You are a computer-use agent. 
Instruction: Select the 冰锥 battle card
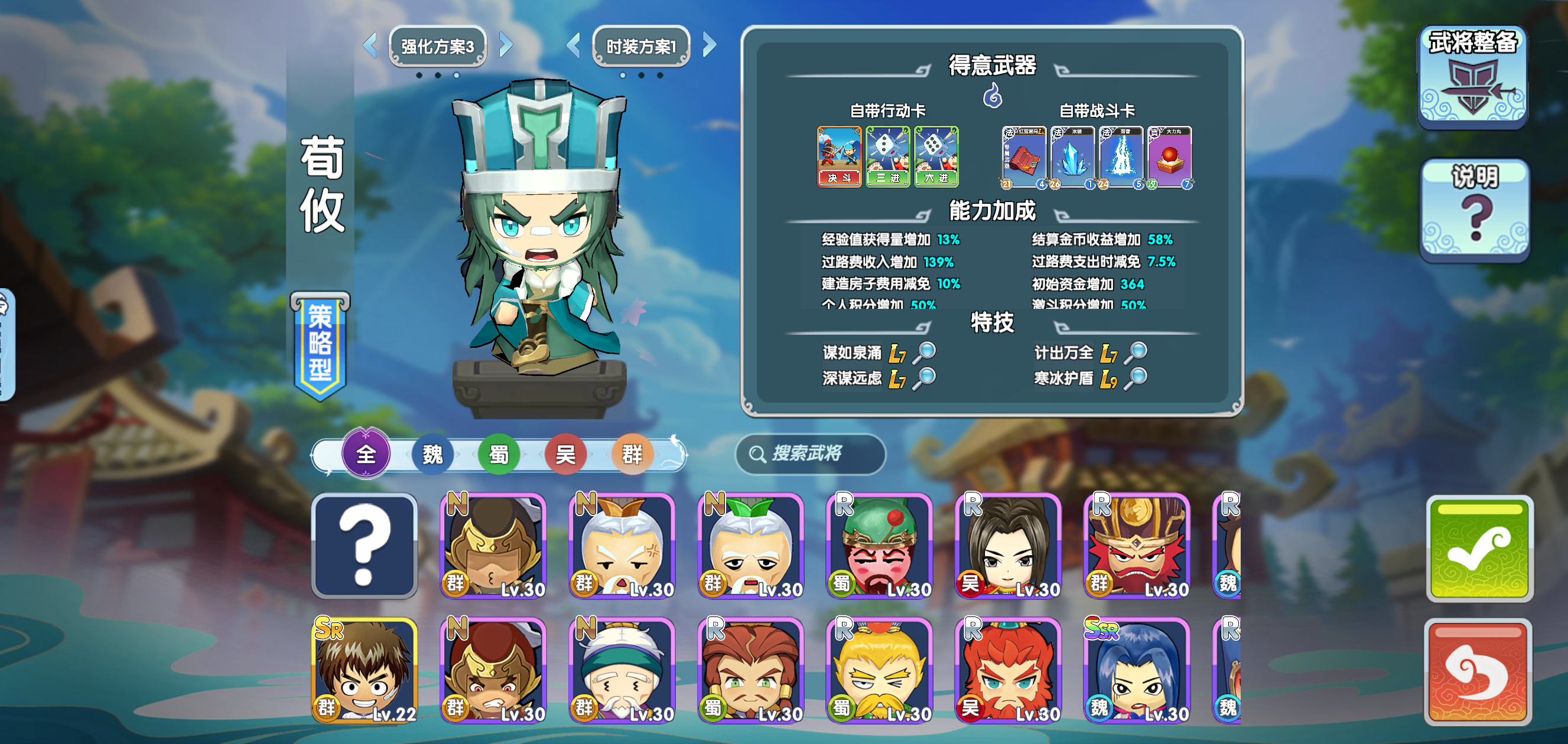(1074, 157)
